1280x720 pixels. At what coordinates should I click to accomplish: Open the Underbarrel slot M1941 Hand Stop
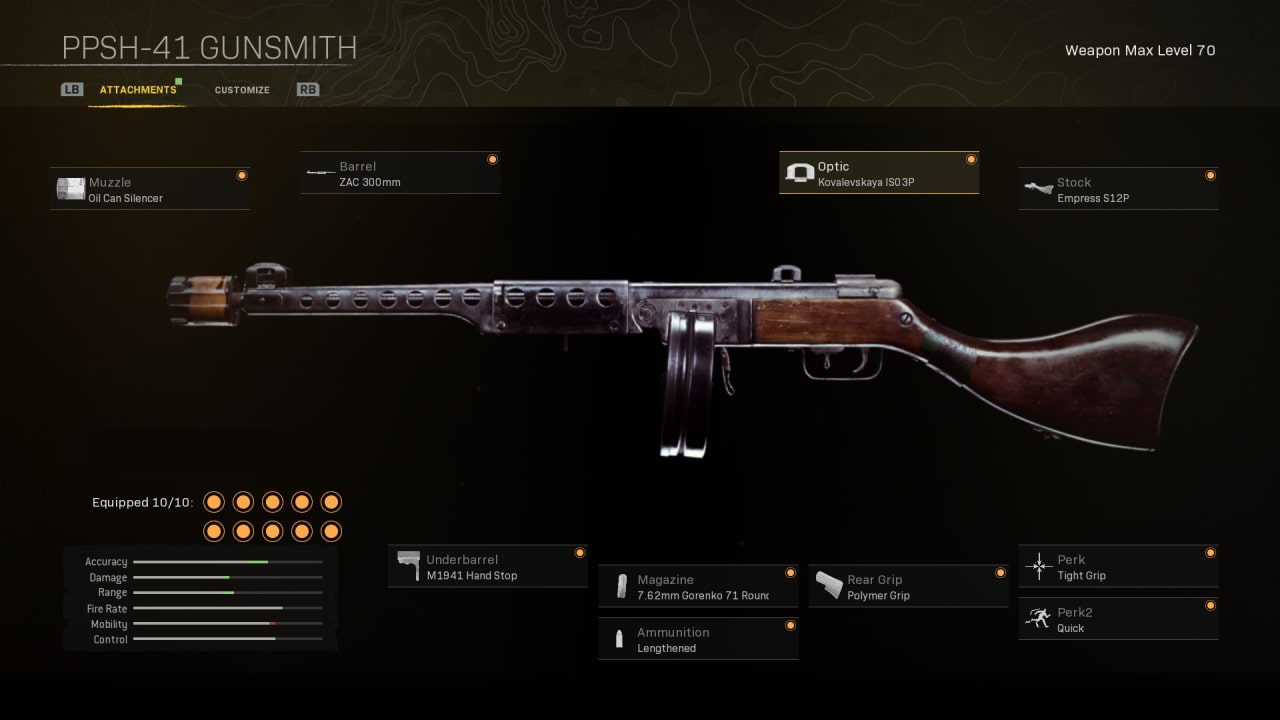(487, 567)
